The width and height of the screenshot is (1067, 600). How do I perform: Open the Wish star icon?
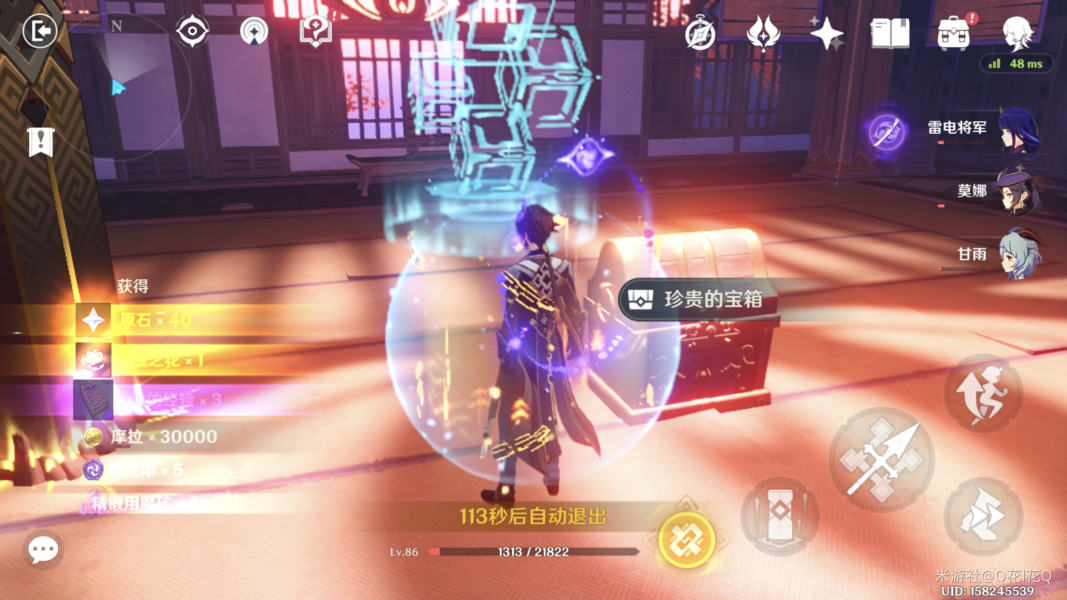click(827, 33)
